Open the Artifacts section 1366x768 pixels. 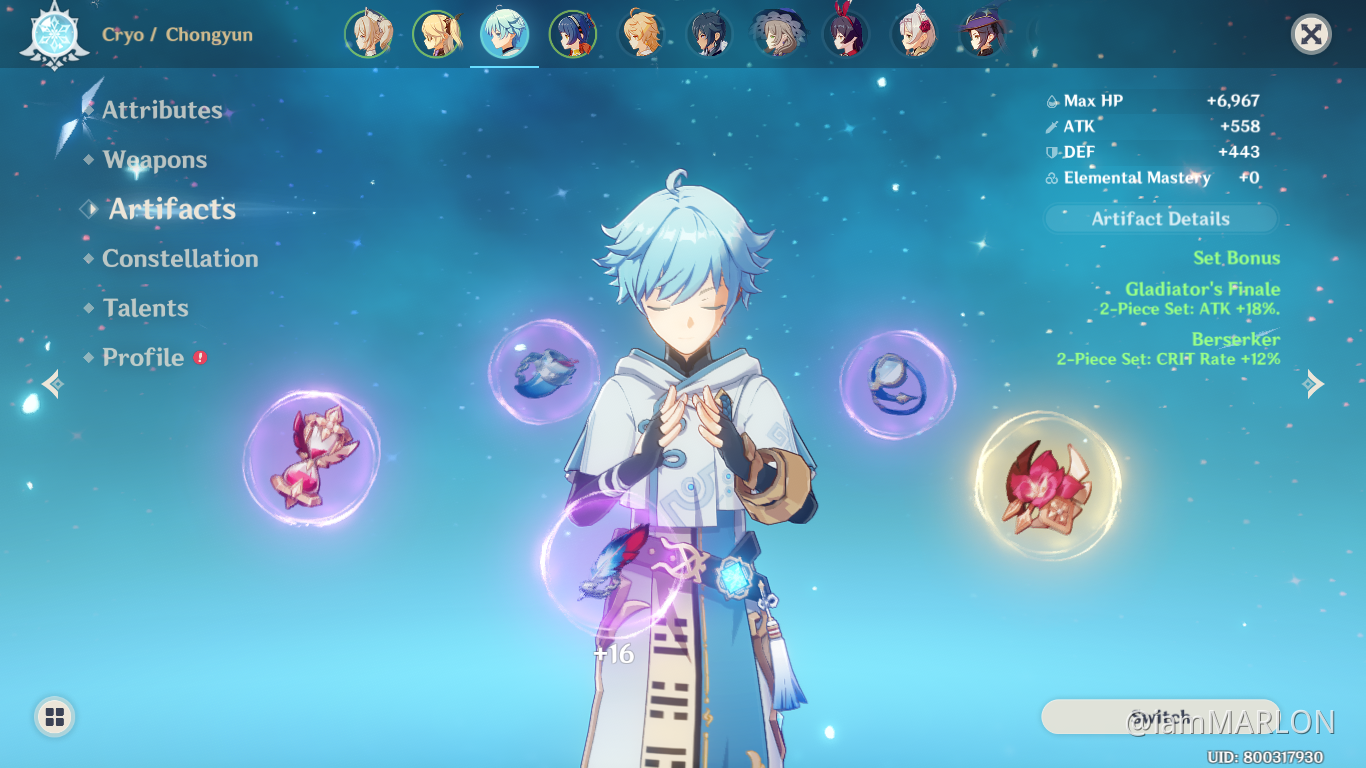click(170, 210)
